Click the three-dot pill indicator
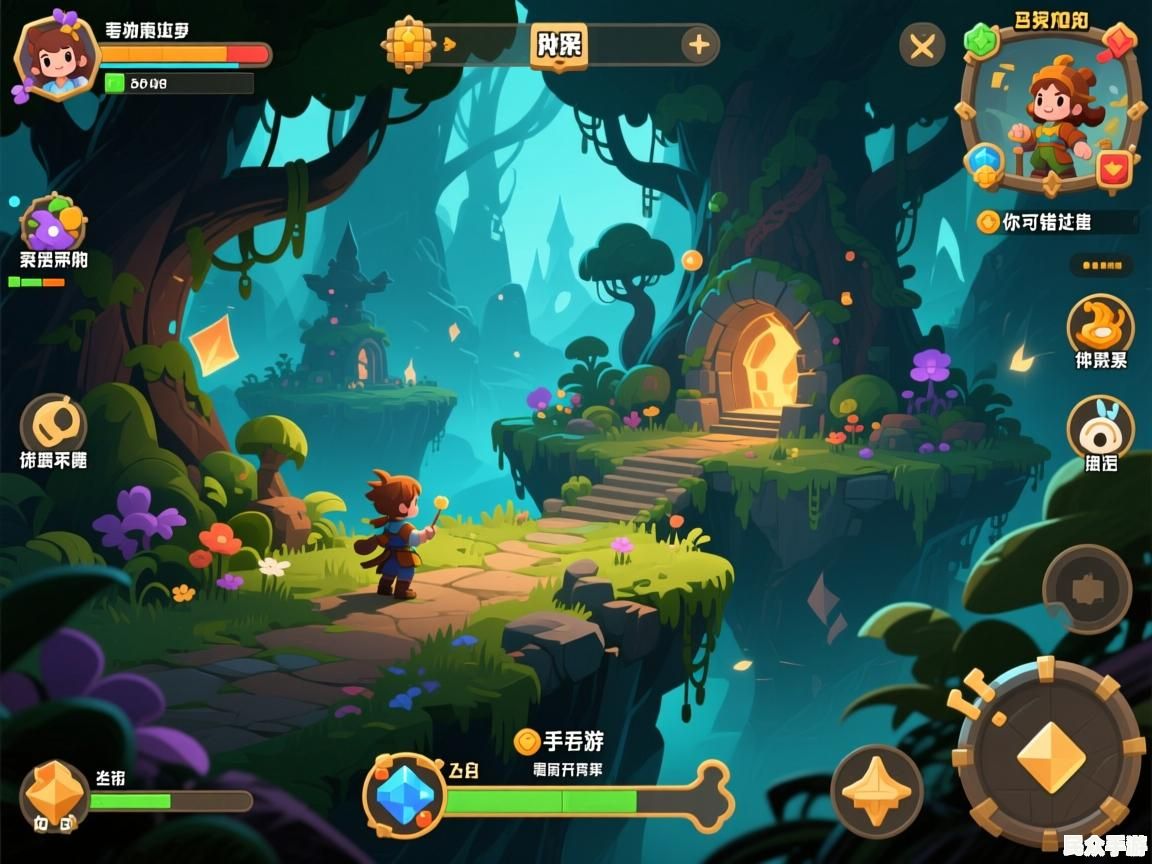 click(x=1101, y=265)
